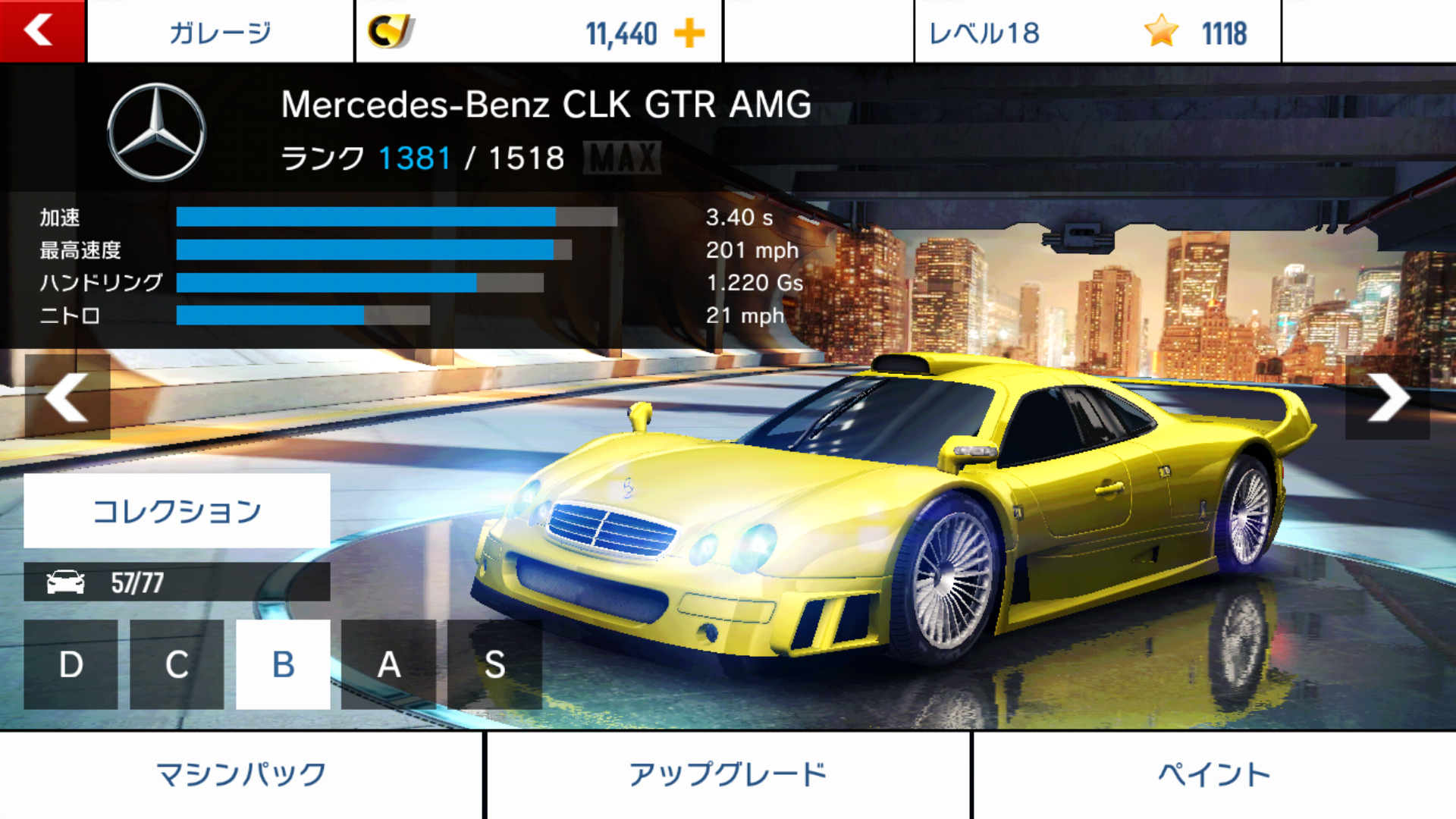Show the previous car with left arrow

[x=67, y=397]
